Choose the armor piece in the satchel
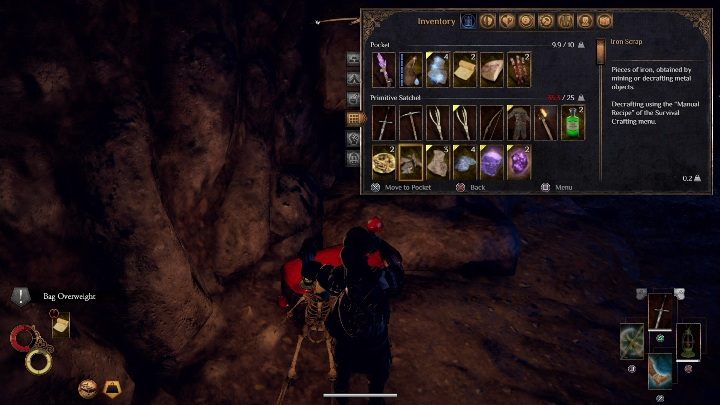720x405 pixels. [519, 123]
